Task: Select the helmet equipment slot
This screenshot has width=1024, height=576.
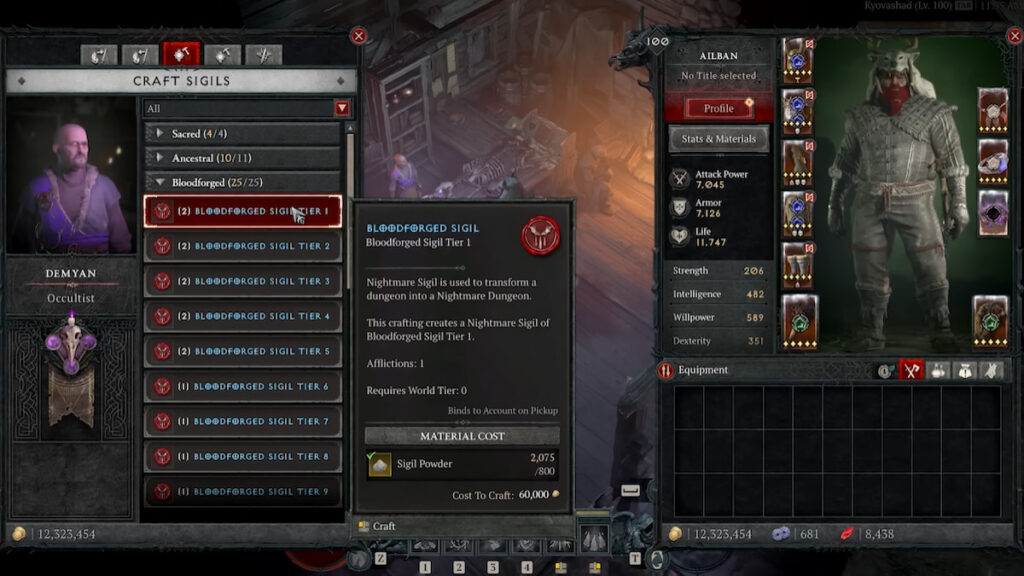Action: pos(798,61)
